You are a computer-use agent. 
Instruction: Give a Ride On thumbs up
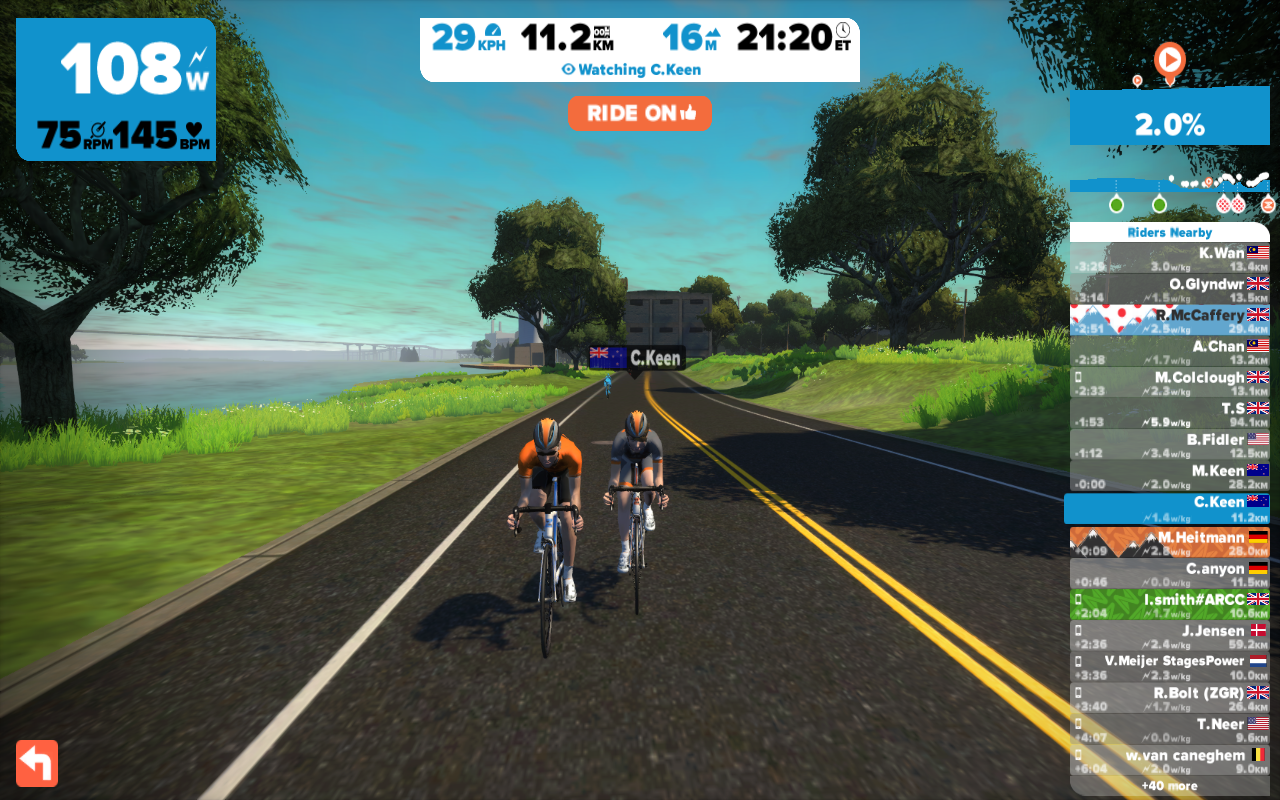pyautogui.click(x=639, y=114)
